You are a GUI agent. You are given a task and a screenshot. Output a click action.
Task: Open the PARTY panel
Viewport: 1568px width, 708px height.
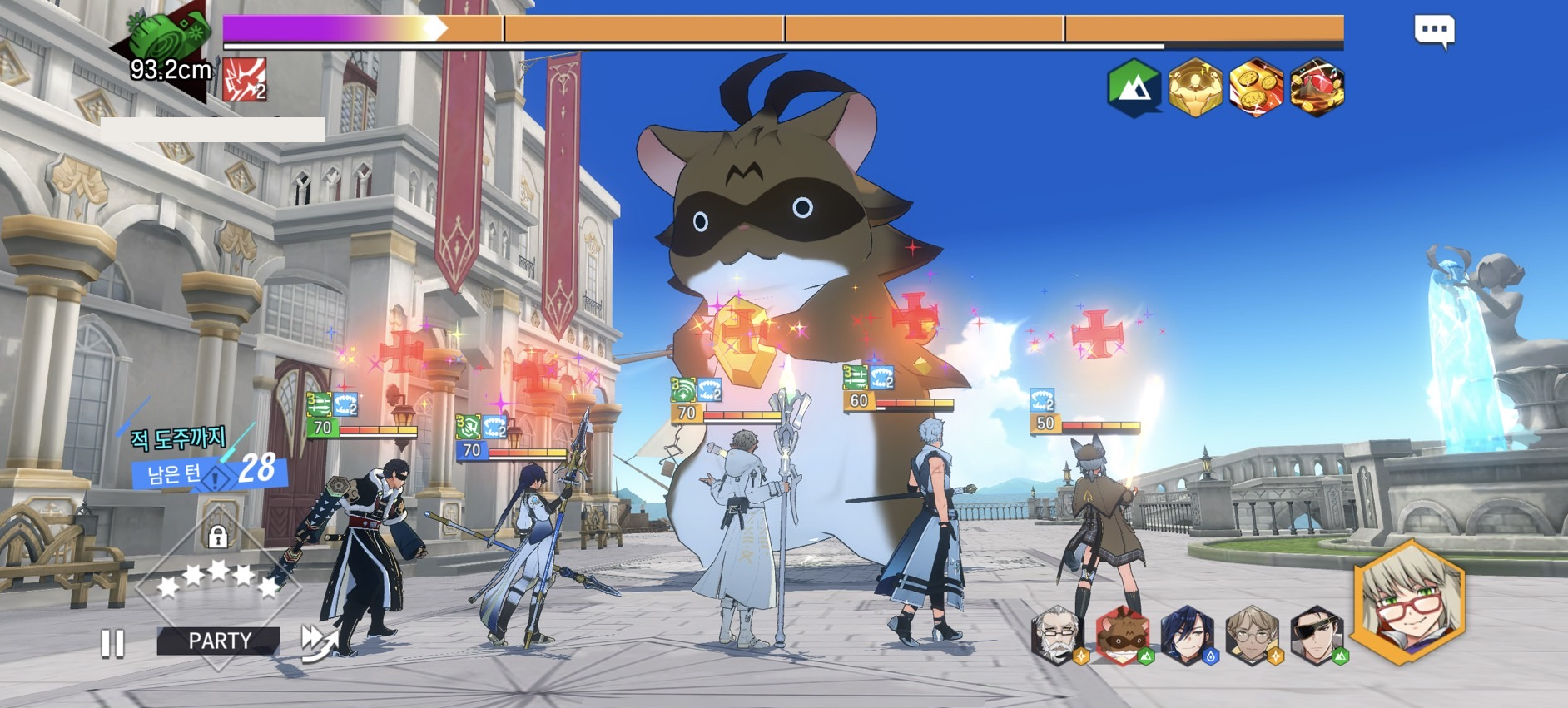(219, 641)
